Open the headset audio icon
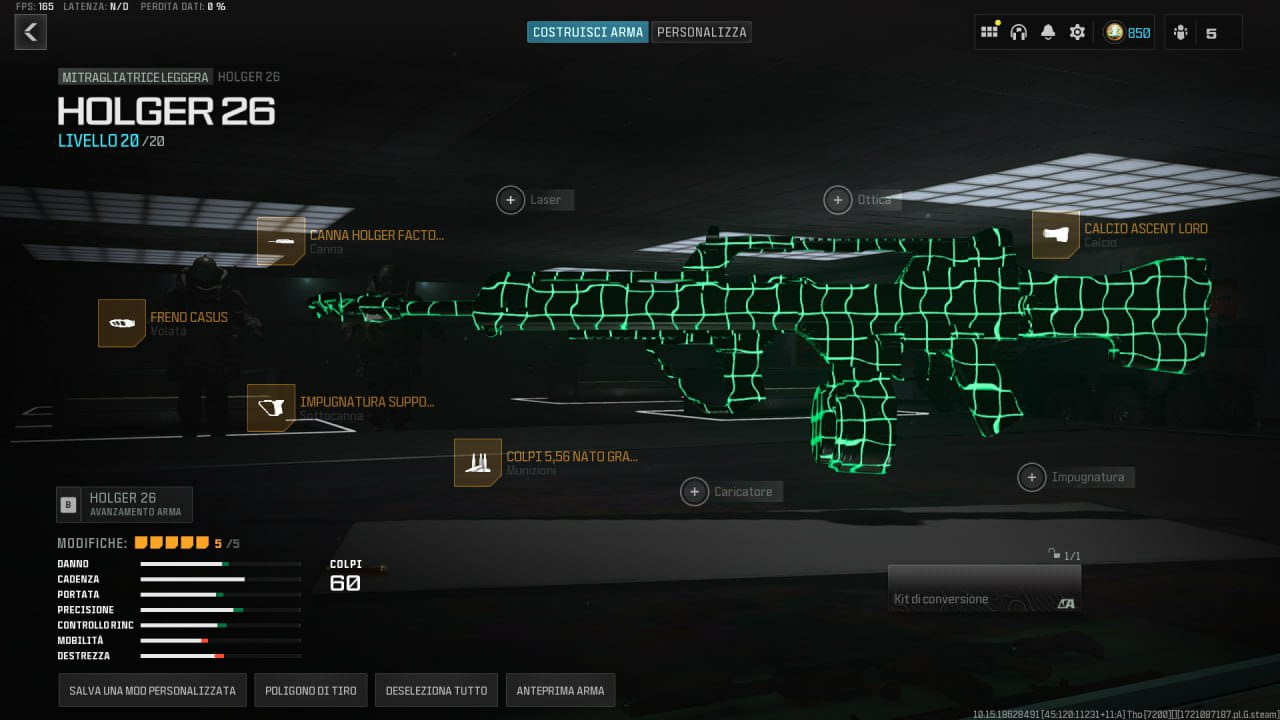Image resolution: width=1280 pixels, height=720 pixels. pyautogui.click(x=1019, y=32)
